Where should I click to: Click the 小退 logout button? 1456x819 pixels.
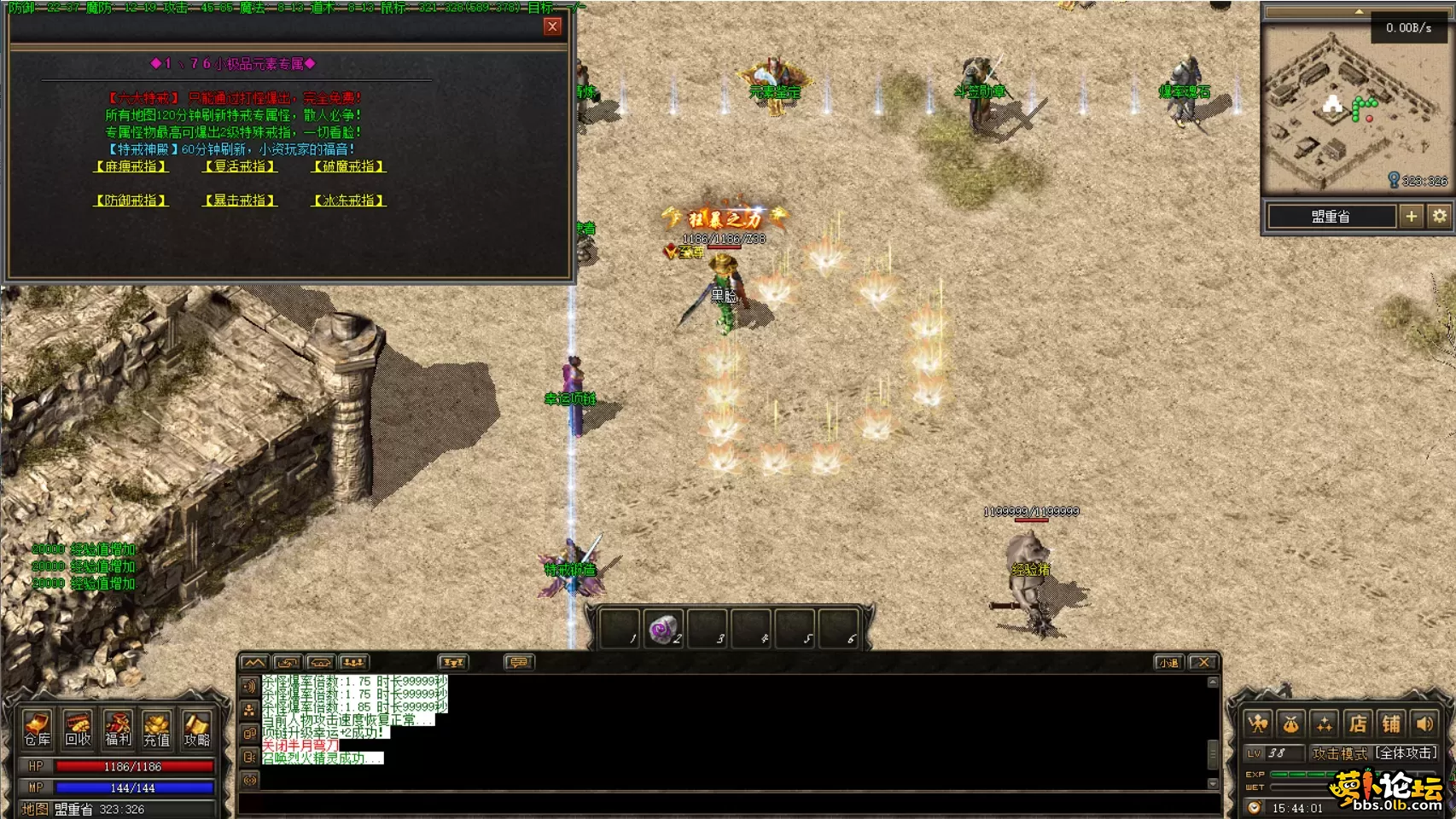coord(1168,663)
